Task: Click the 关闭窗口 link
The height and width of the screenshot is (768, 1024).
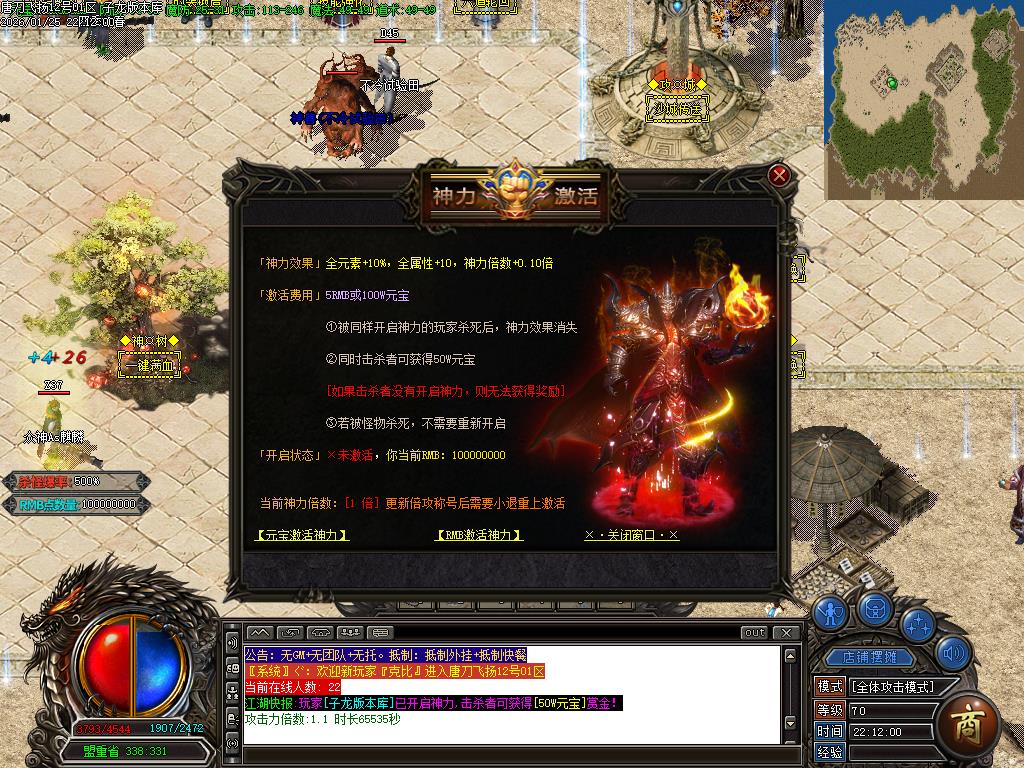Action: [631, 535]
